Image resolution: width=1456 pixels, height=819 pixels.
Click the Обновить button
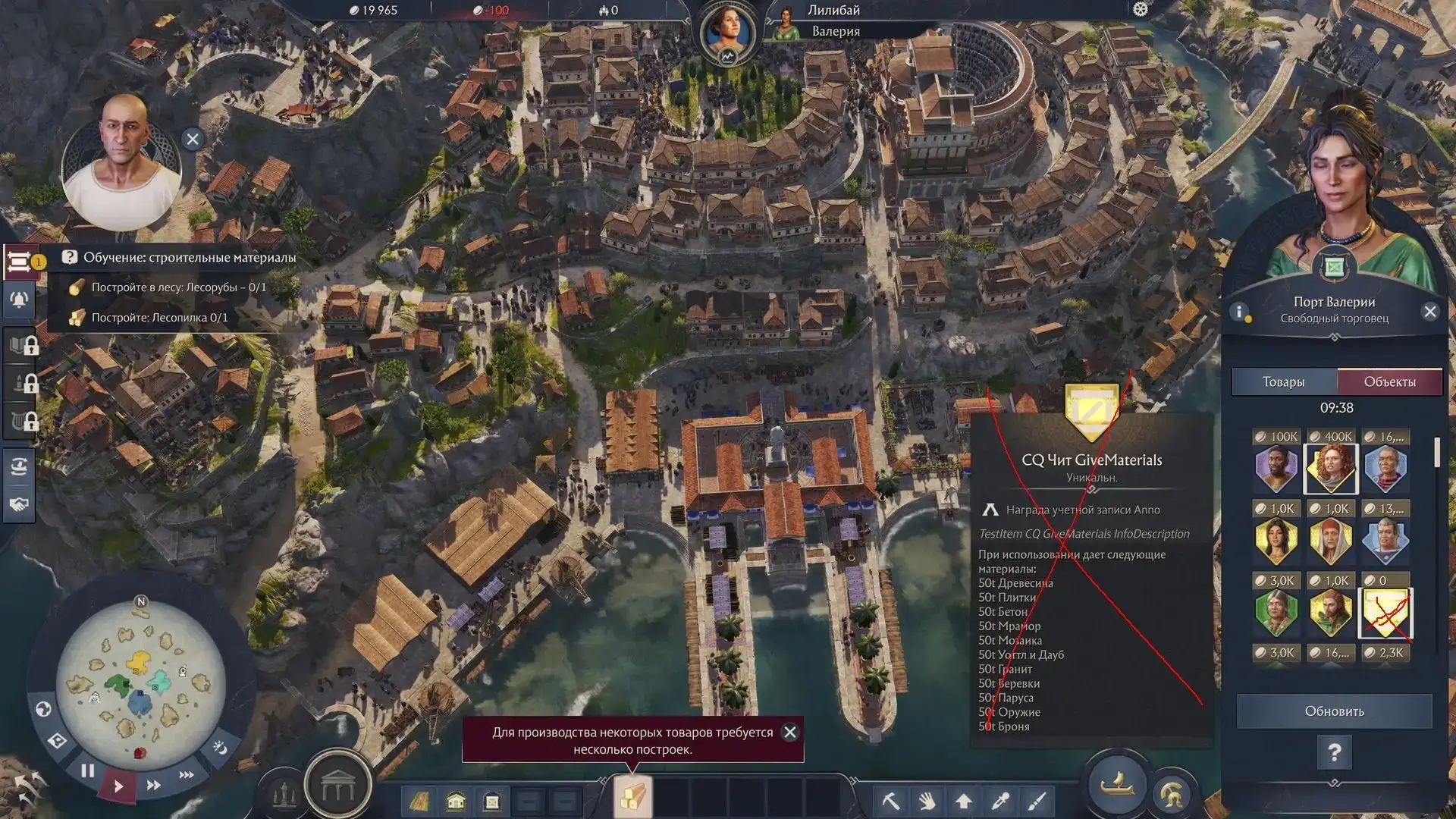coord(1334,711)
